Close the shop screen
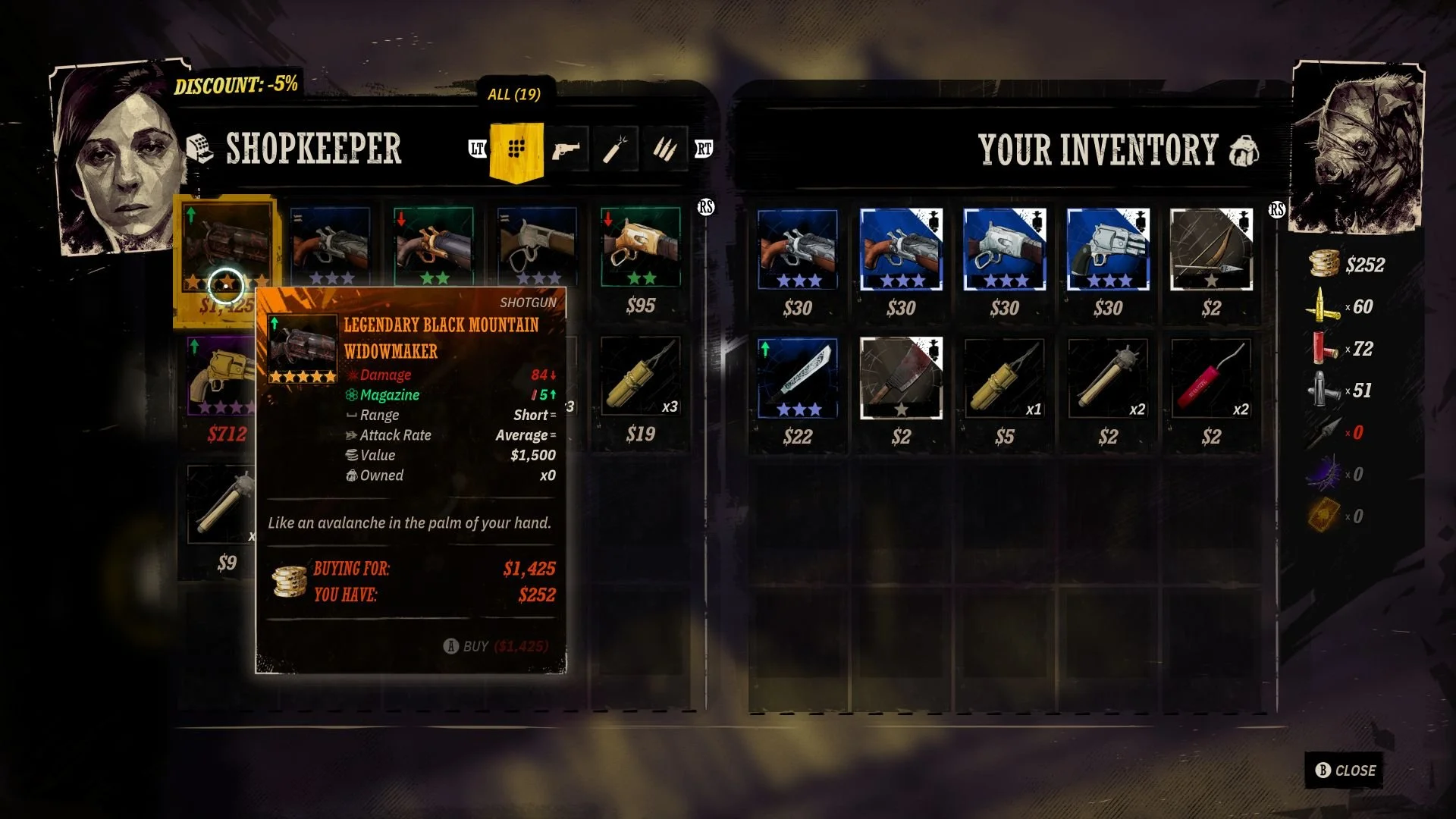This screenshot has height=819, width=1456. [x=1345, y=770]
